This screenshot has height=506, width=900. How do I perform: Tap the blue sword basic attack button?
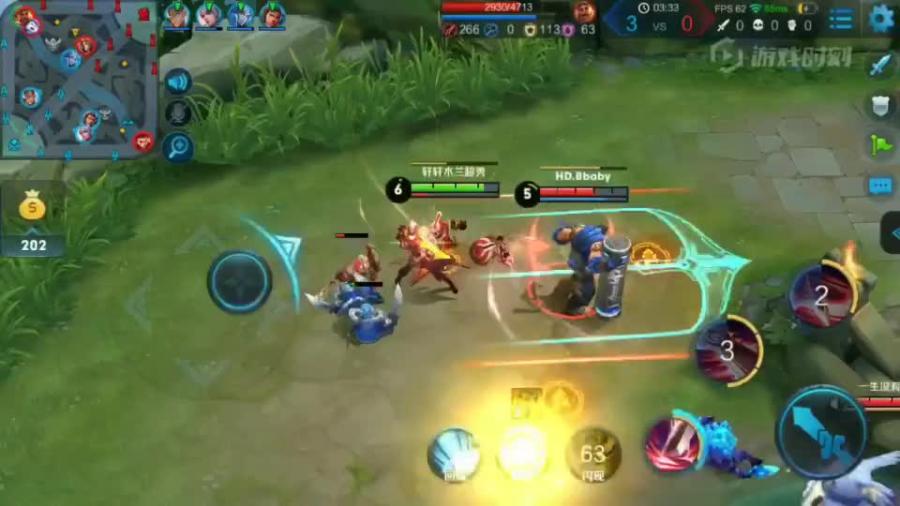(x=822, y=432)
